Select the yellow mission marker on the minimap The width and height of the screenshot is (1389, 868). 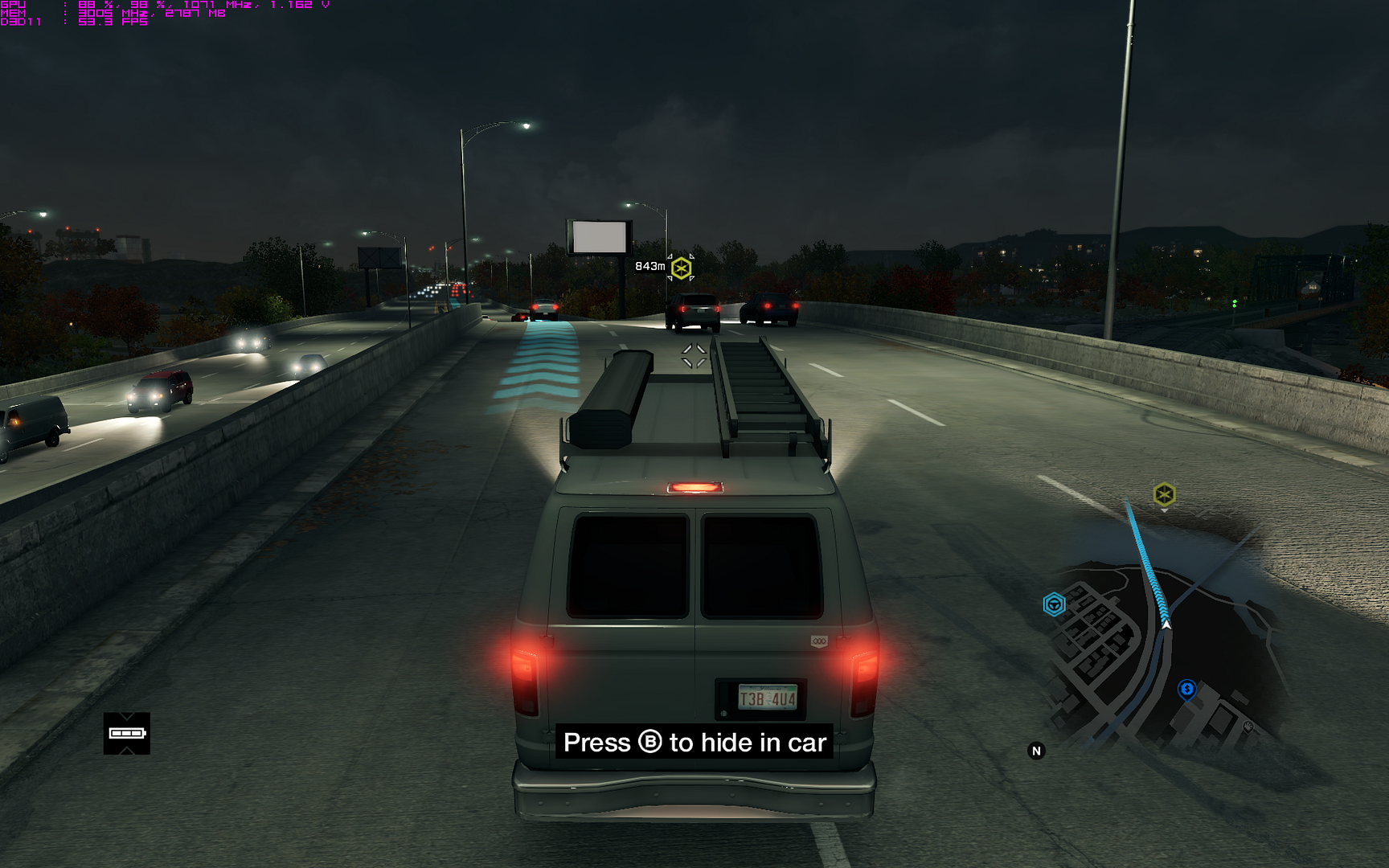[x=1164, y=493]
